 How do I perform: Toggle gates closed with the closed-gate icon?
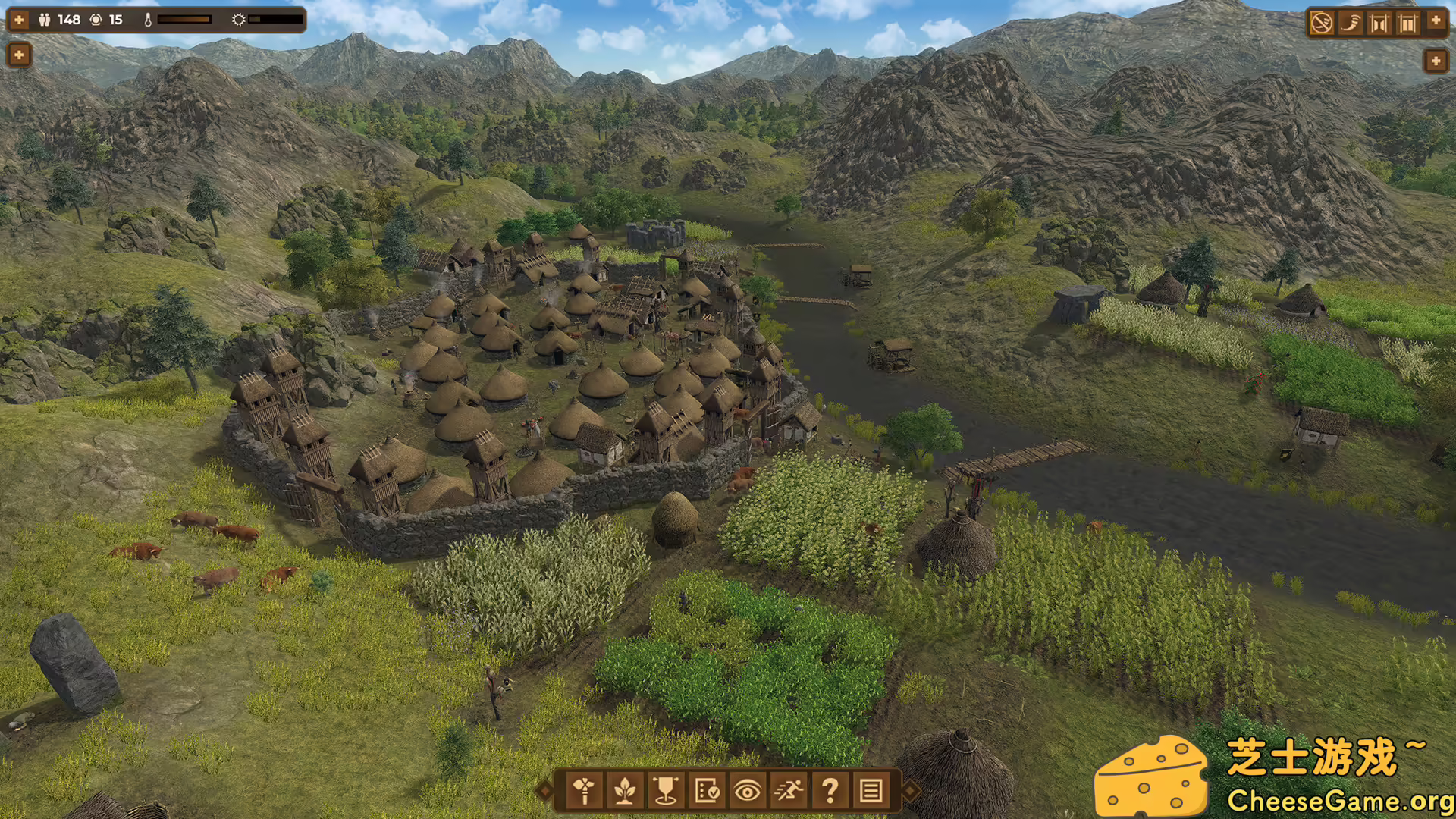coord(1406,21)
